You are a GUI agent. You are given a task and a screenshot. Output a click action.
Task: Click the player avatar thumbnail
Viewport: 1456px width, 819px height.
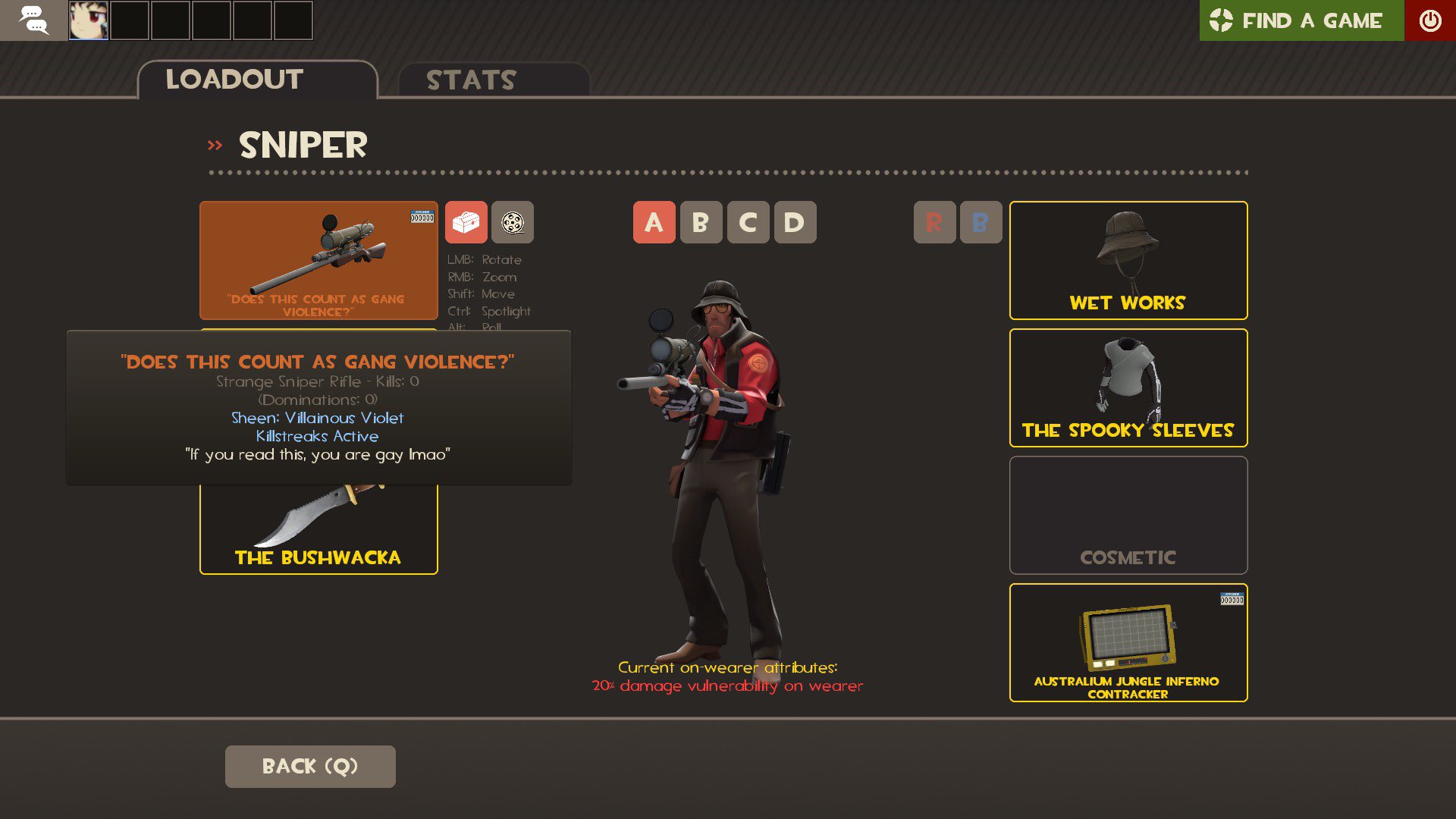(89, 20)
